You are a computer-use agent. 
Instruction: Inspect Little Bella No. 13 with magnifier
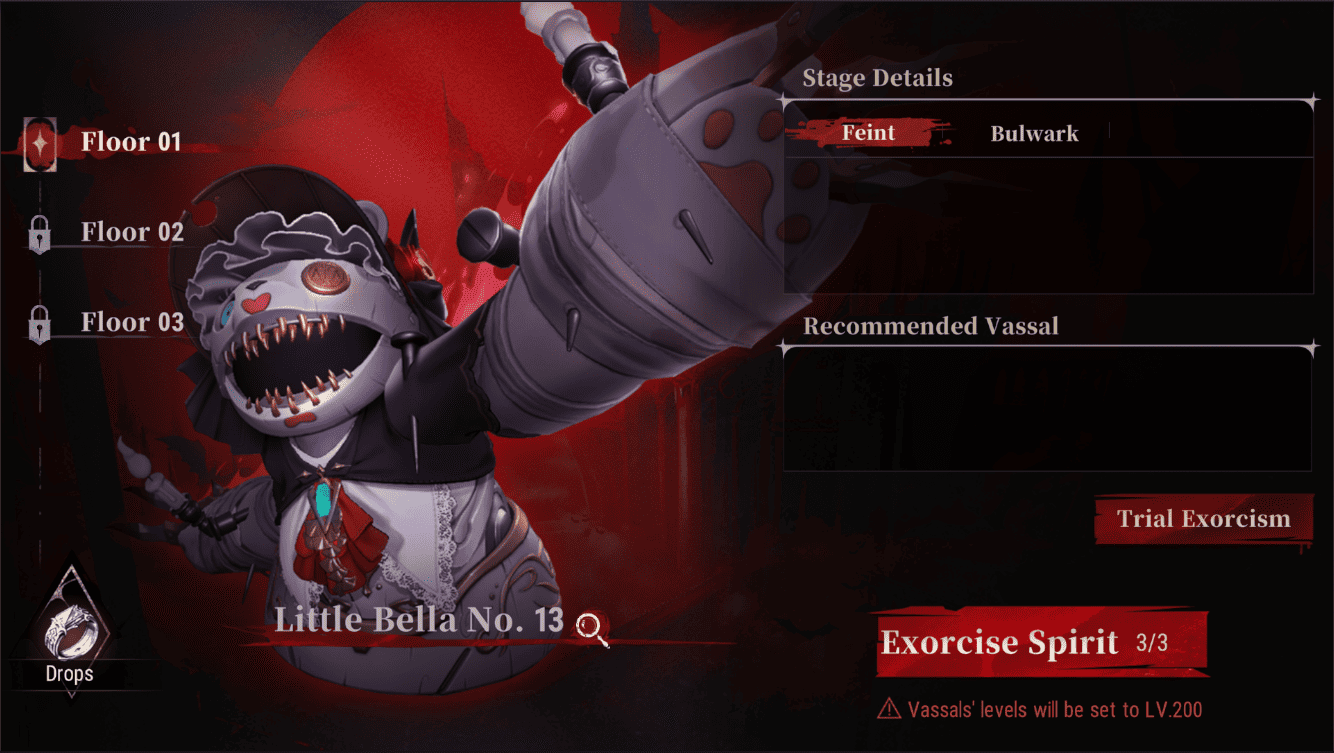pyautogui.click(x=593, y=628)
